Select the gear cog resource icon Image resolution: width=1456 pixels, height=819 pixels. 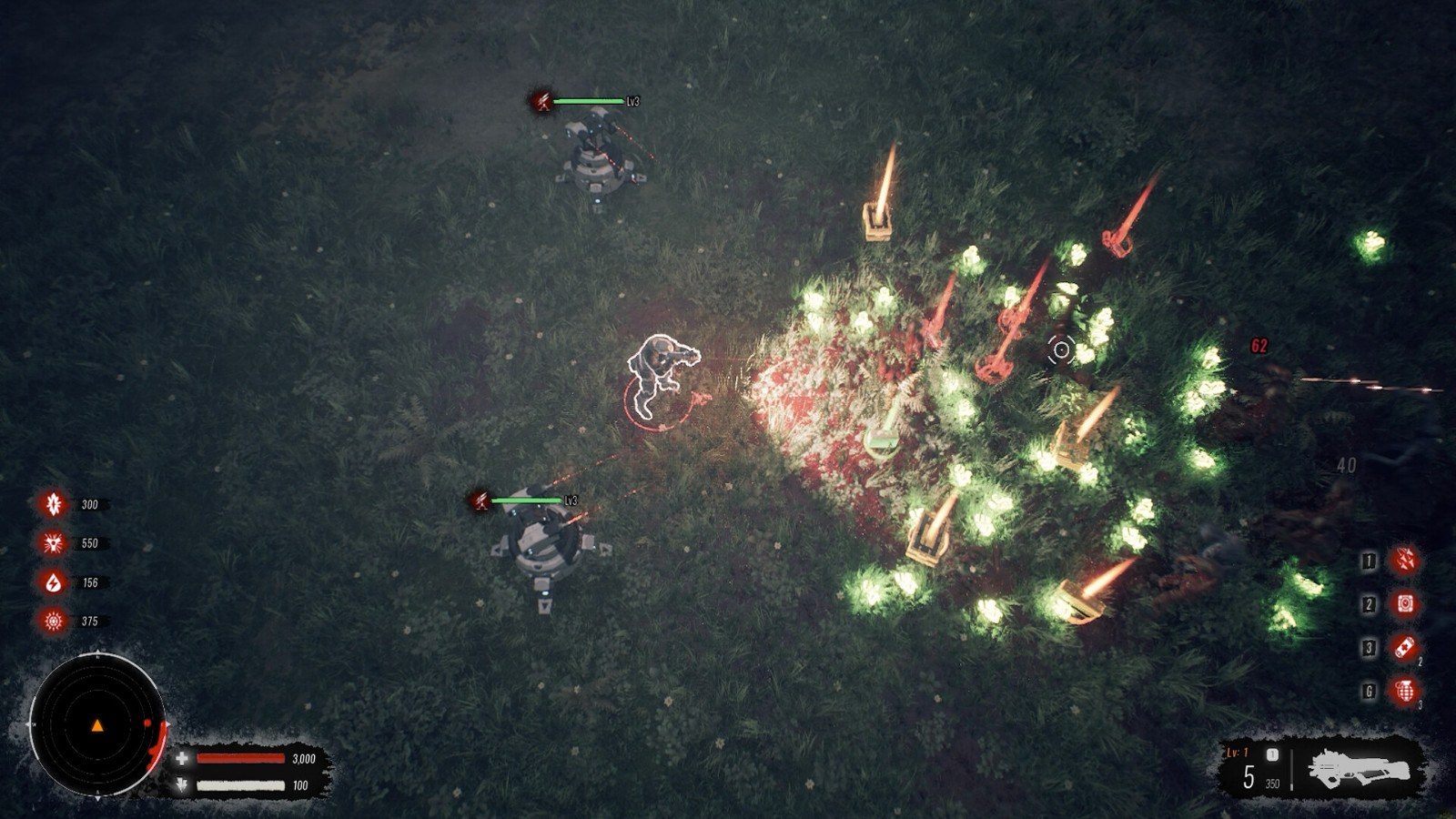[x=54, y=622]
